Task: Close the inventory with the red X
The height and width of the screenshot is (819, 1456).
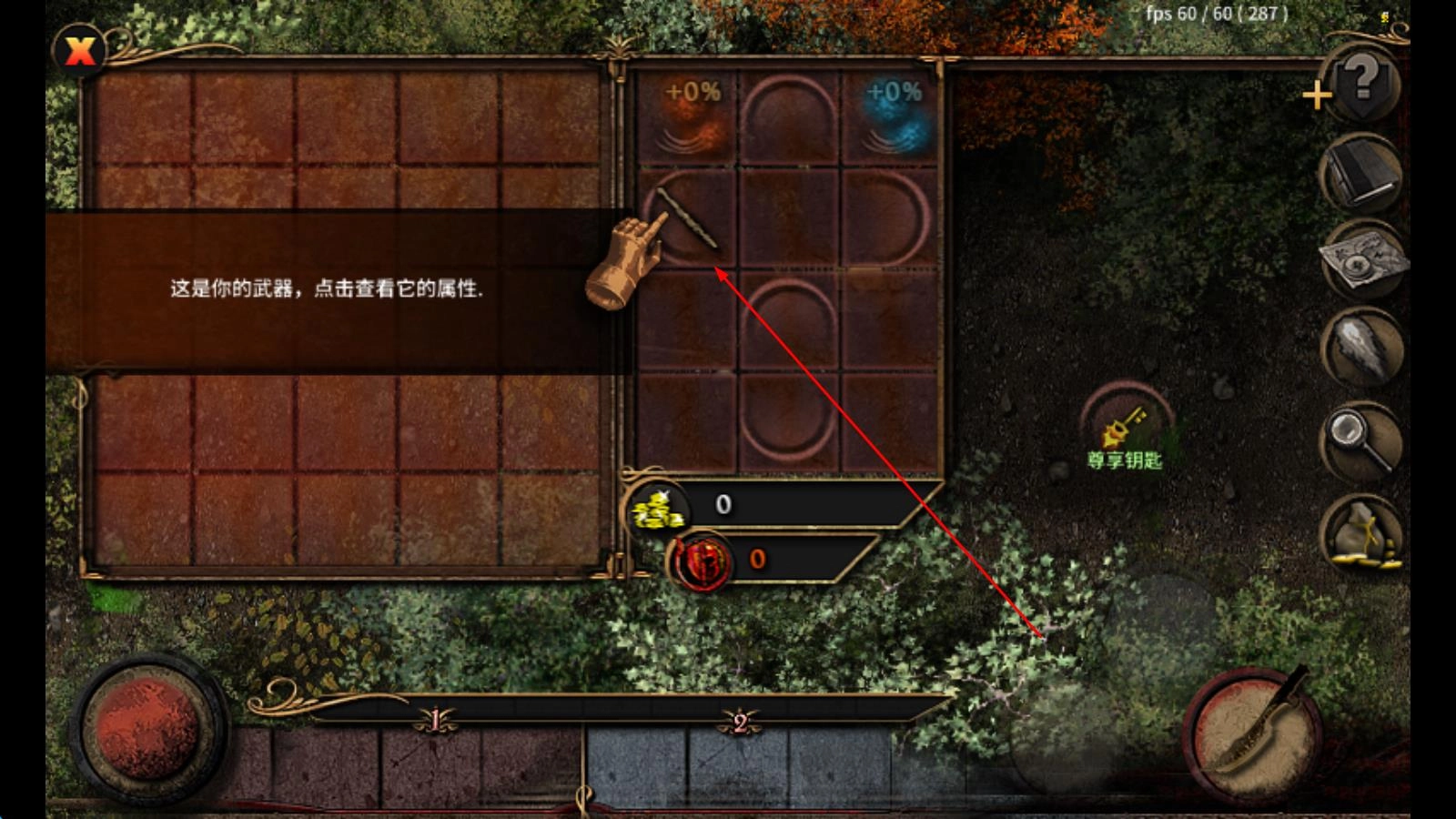Action: pyautogui.click(x=80, y=50)
